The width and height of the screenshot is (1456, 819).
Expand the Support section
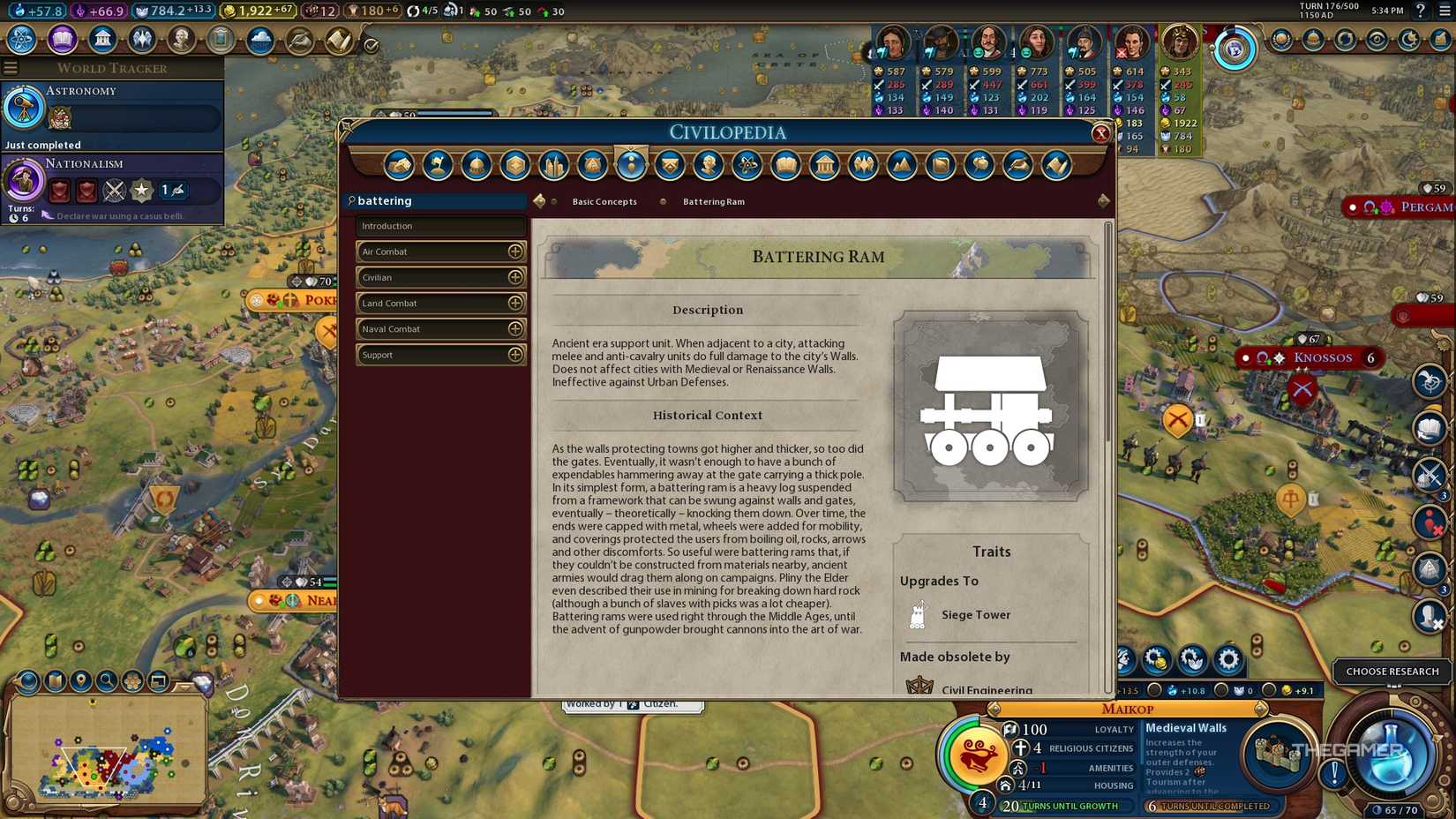tap(516, 355)
